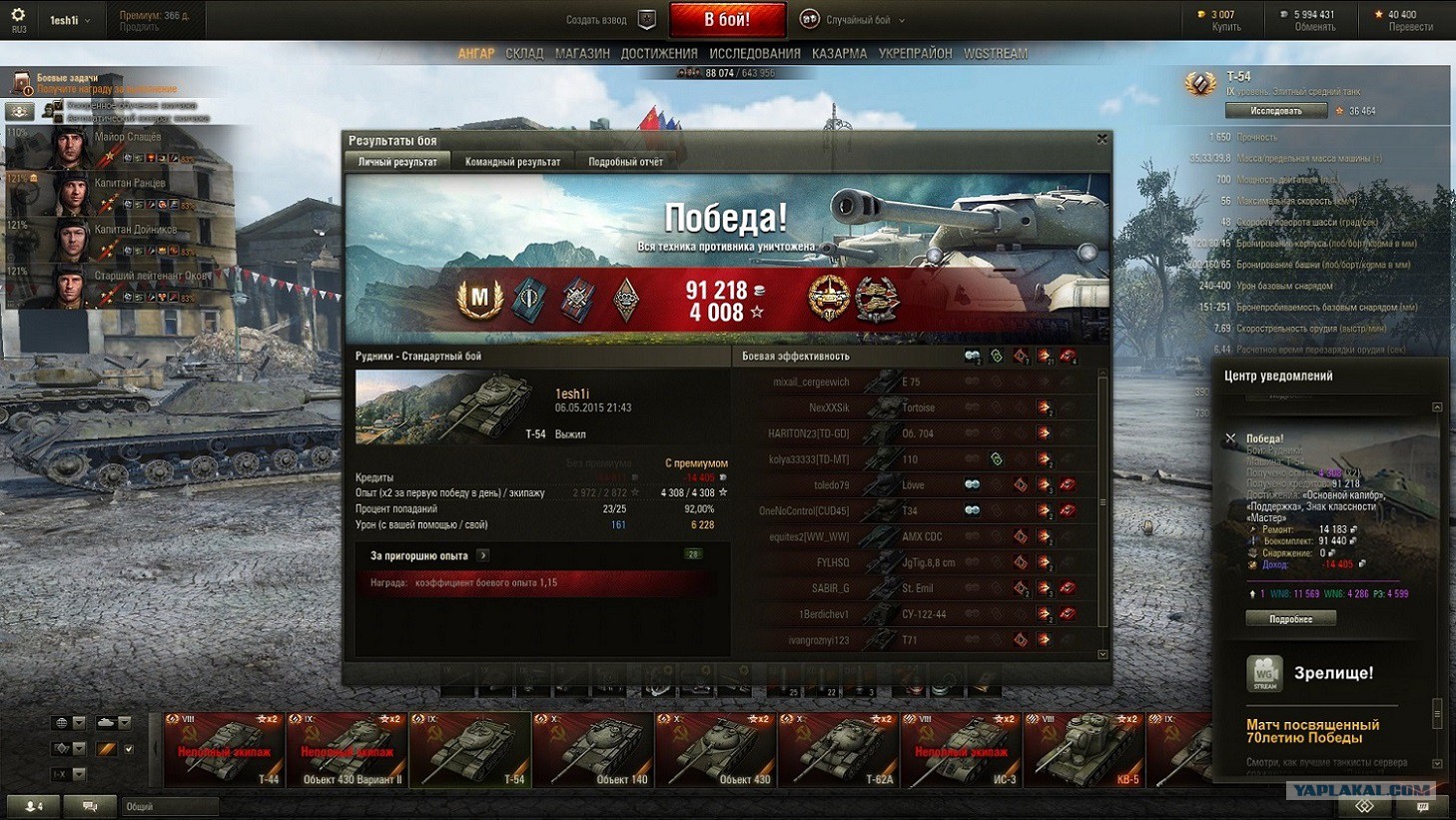Viewport: 1456px width, 820px height.
Task: Choose the Т-62А tank in carousel
Action: pyautogui.click(x=838, y=749)
